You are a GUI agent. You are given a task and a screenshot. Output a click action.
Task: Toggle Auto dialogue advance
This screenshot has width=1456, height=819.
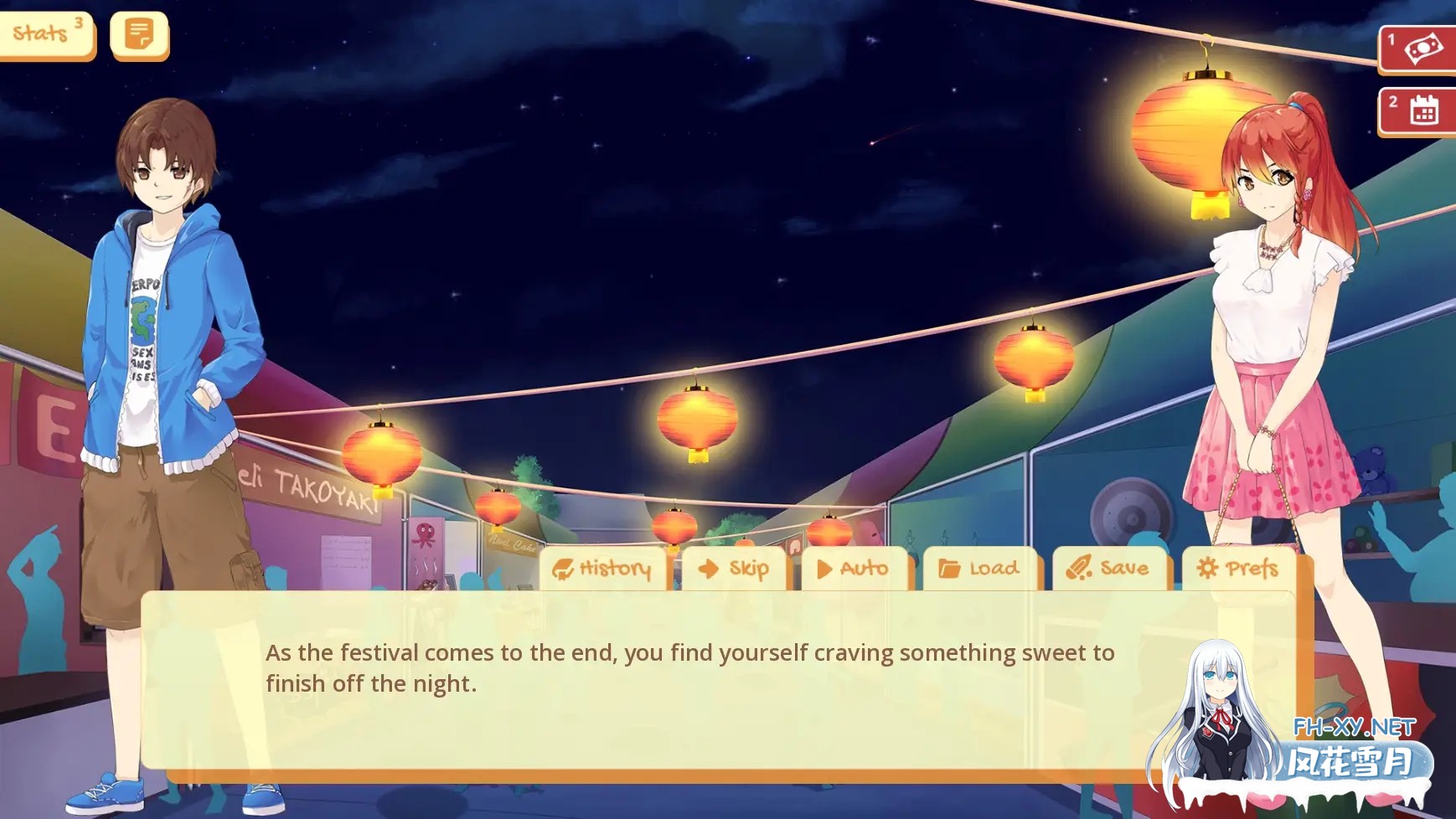854,569
